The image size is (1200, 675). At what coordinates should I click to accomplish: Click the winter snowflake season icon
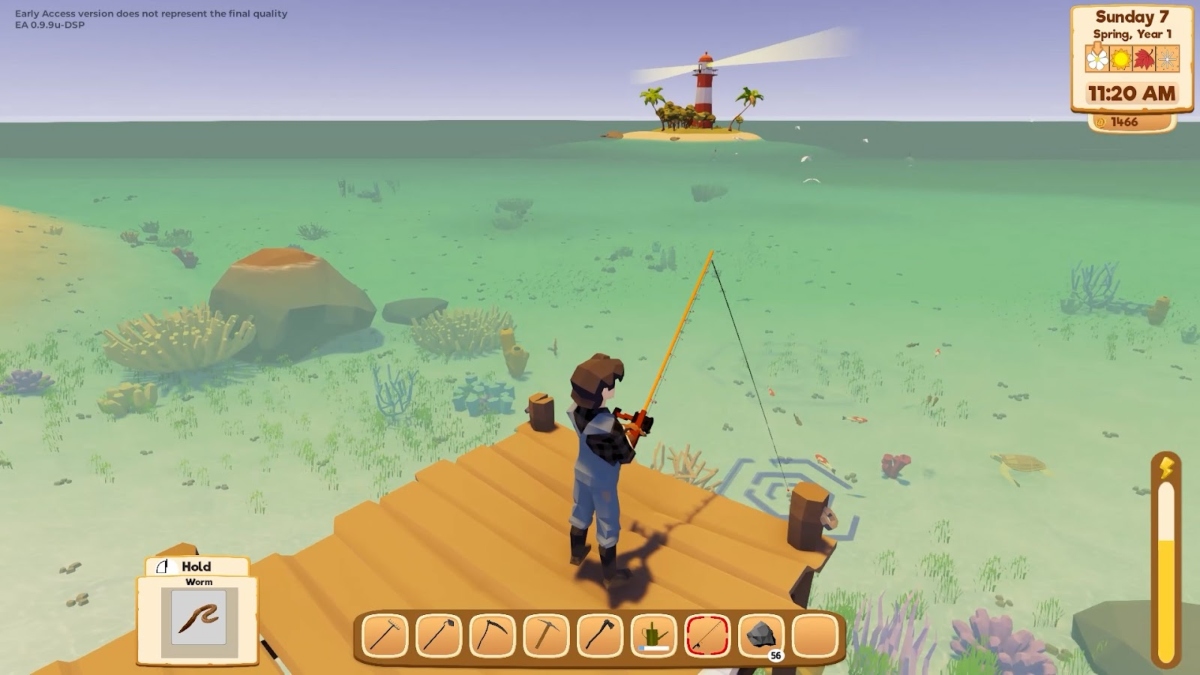pos(1167,58)
